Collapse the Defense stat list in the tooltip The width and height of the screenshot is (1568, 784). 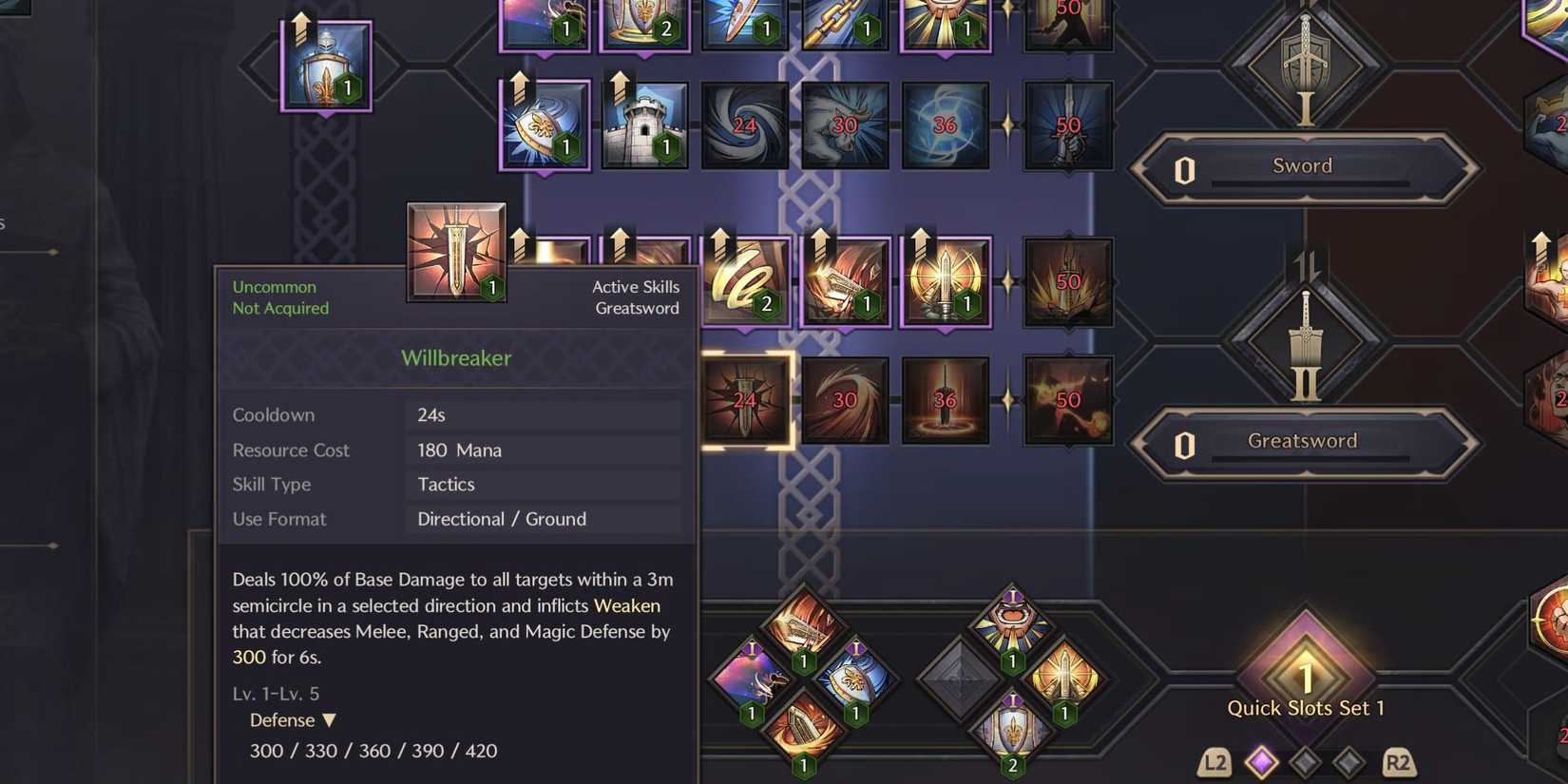click(x=329, y=720)
